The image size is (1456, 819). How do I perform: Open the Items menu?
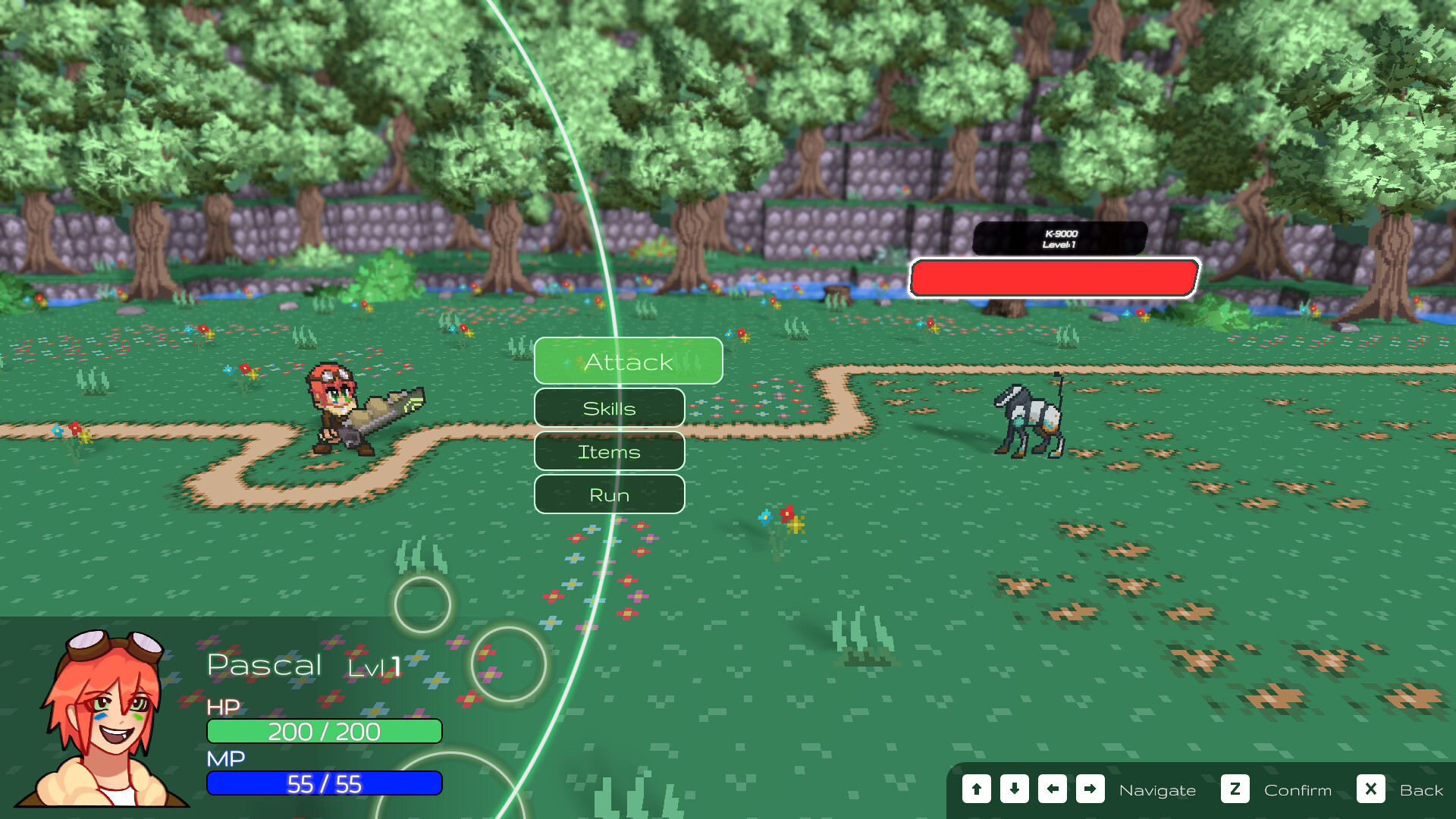pos(609,451)
